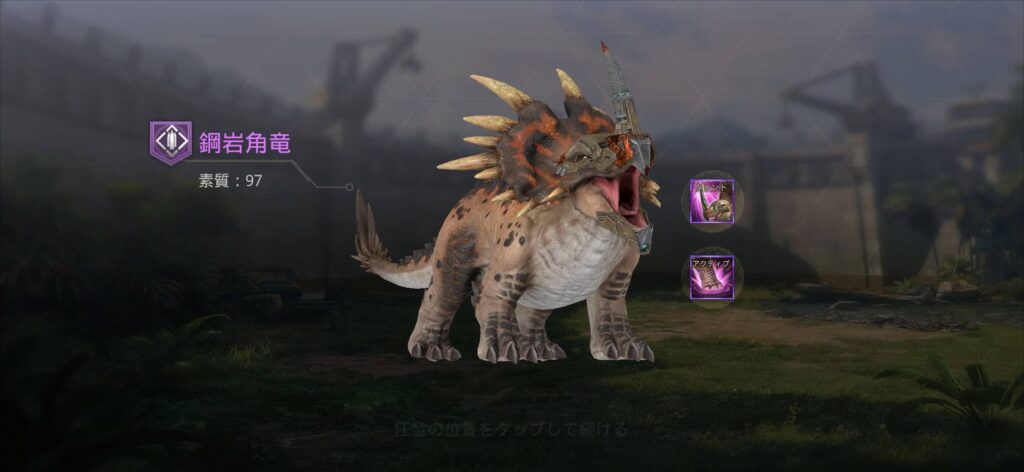Open the アクティブ active skill icon
Image resolution: width=1024 pixels, height=472 pixels.
(712, 276)
